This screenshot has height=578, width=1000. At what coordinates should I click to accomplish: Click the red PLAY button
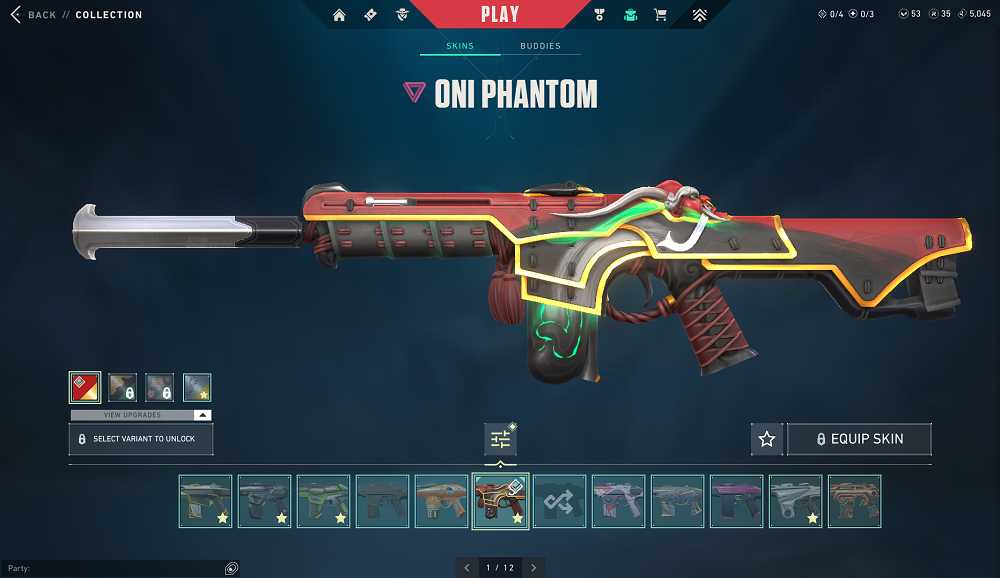pos(499,14)
